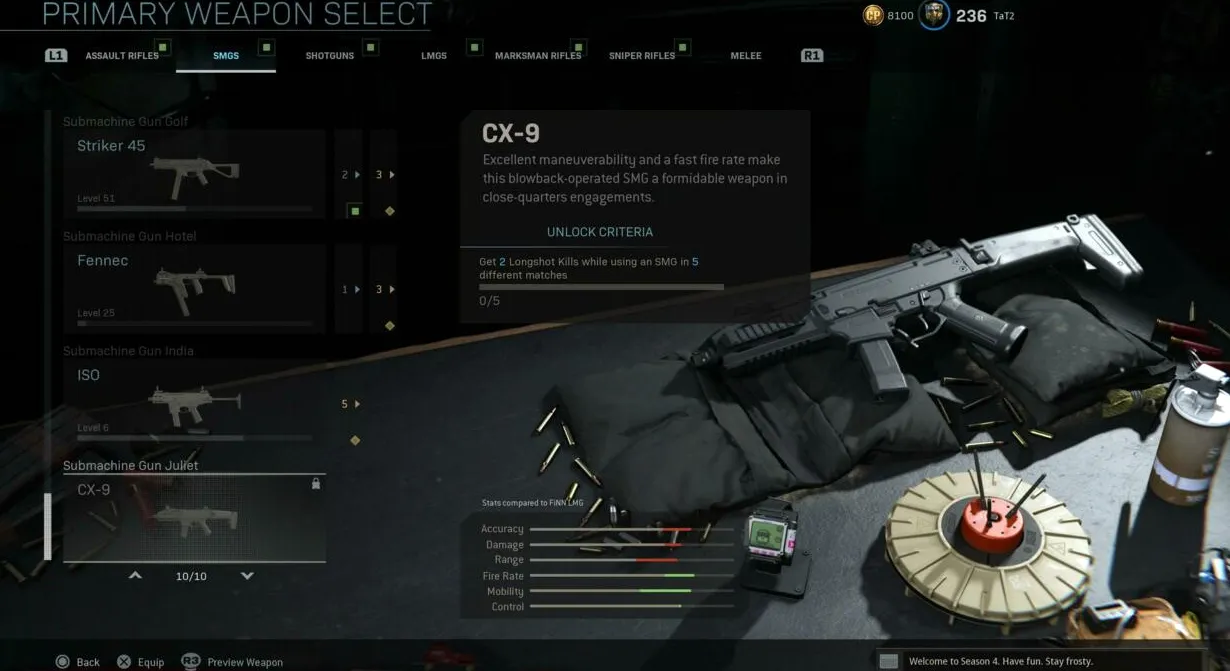1230x671 pixels.
Task: Go Back from weapon select
Action: click(77, 662)
